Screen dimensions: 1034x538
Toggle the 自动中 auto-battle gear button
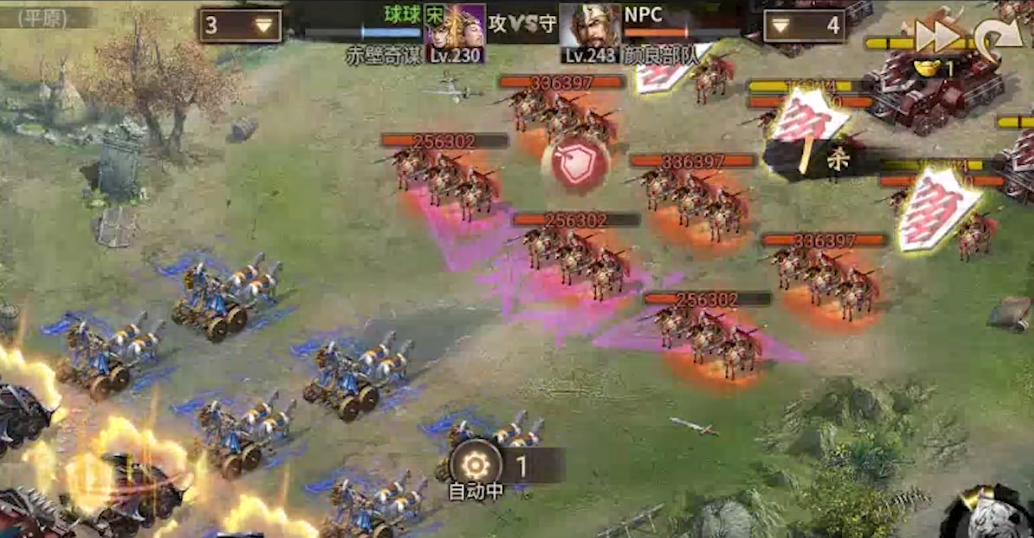(475, 463)
